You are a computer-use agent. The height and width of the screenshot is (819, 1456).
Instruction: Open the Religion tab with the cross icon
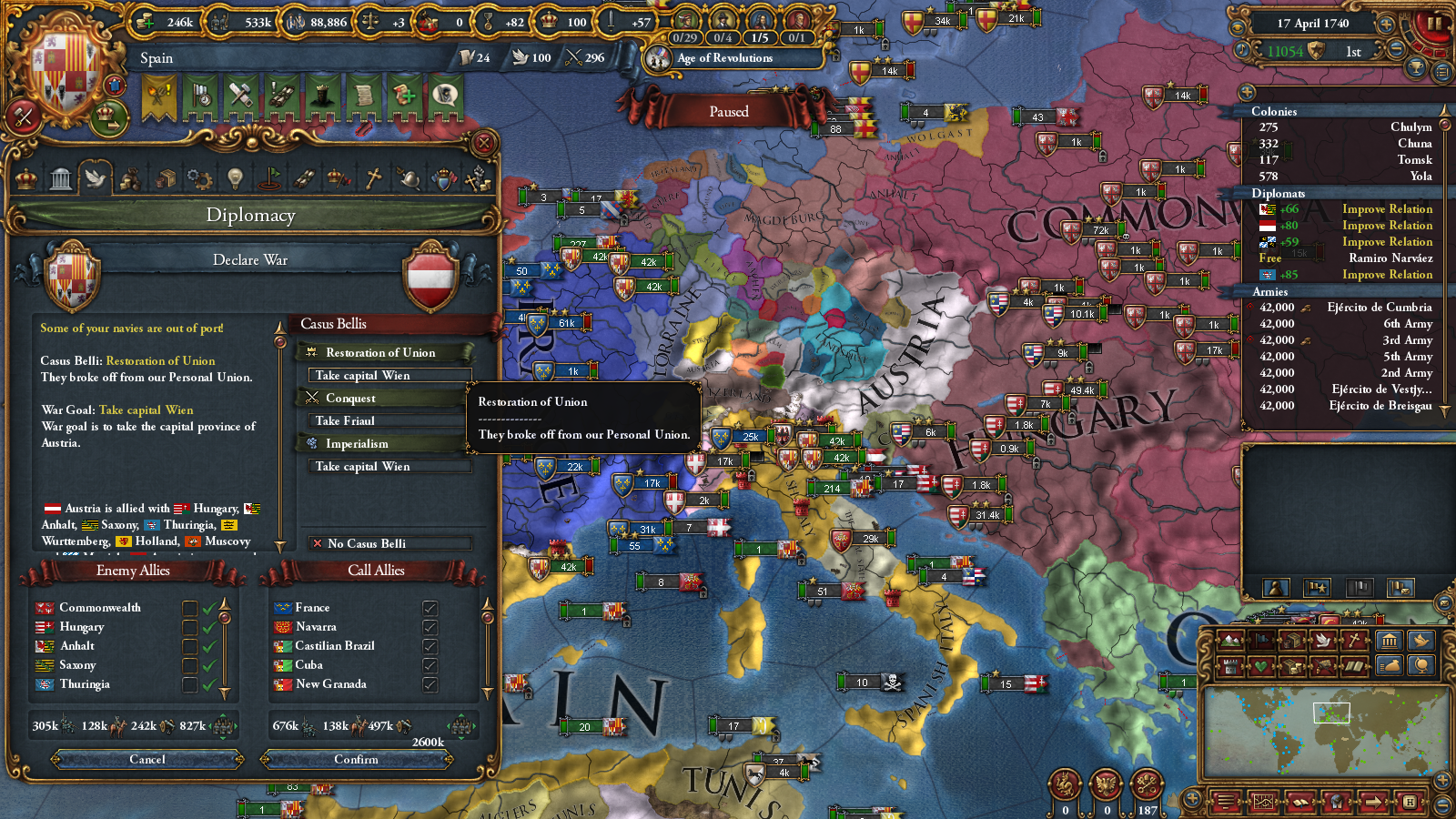(x=373, y=178)
